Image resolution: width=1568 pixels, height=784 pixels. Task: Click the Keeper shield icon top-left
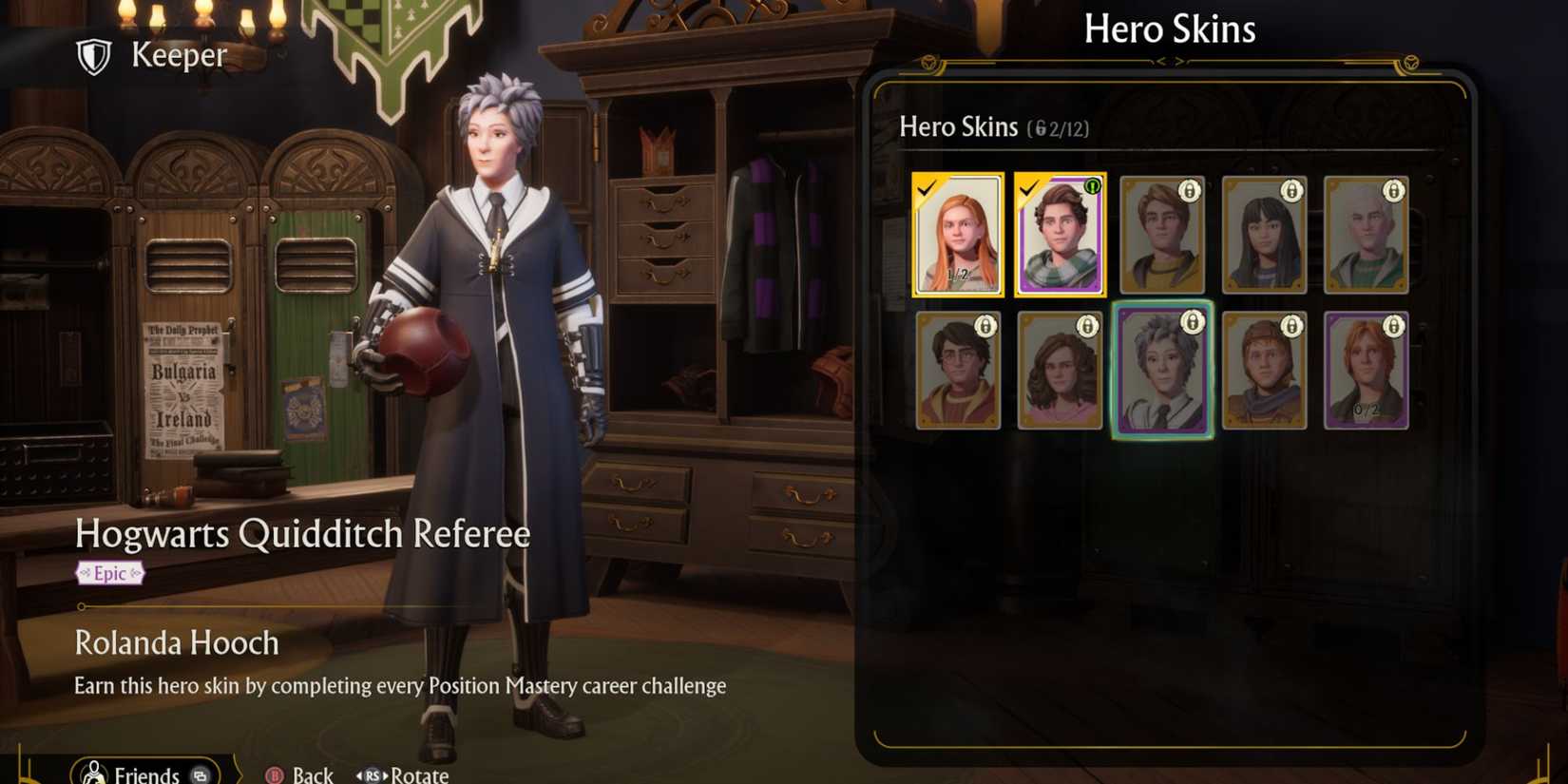[91, 55]
